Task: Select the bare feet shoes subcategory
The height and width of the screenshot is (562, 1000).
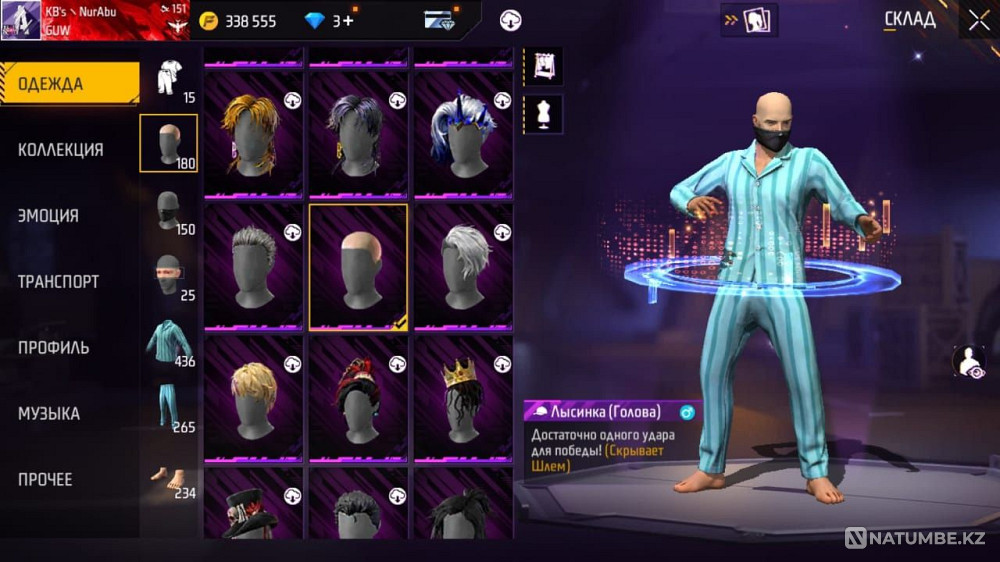Action: point(168,477)
